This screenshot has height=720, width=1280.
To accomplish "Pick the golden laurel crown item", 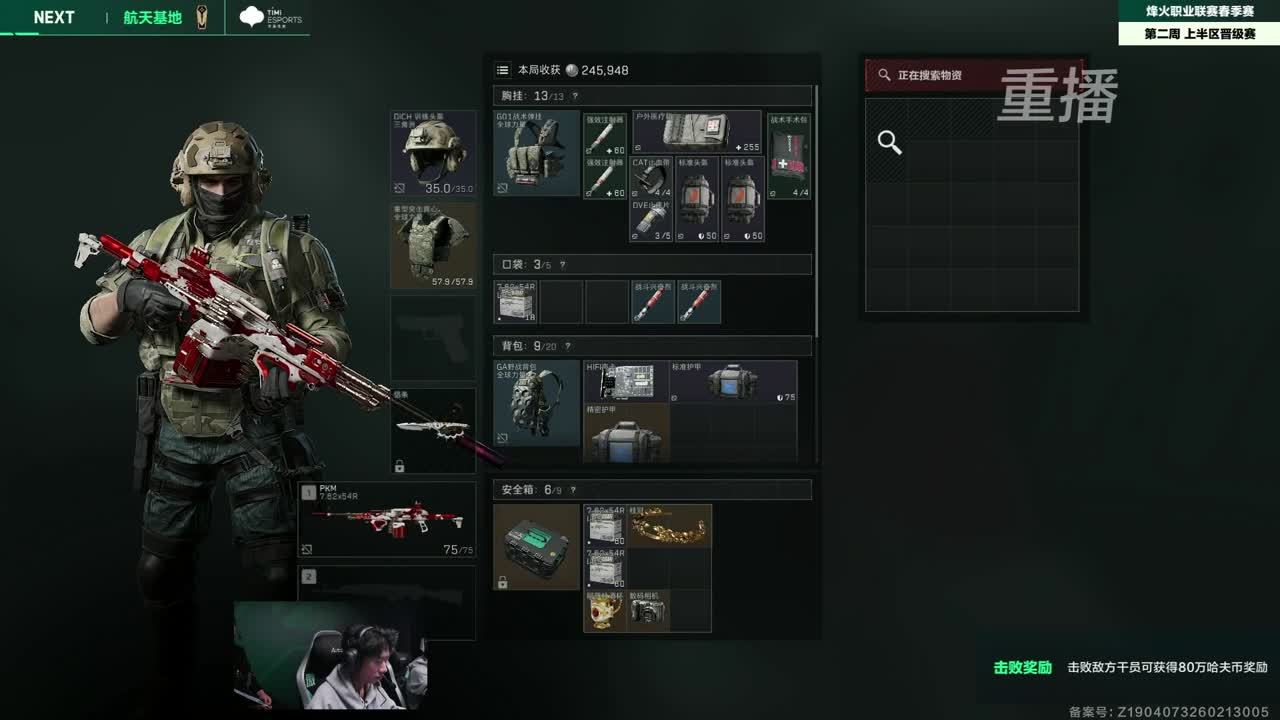I will coord(669,525).
